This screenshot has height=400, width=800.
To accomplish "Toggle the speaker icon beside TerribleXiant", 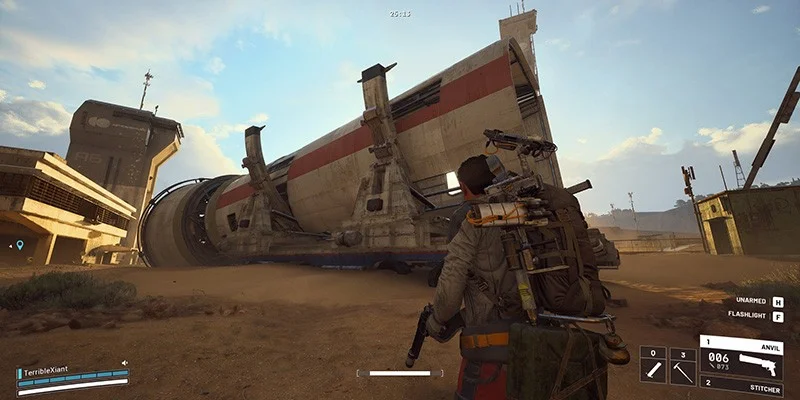I will click(x=125, y=363).
